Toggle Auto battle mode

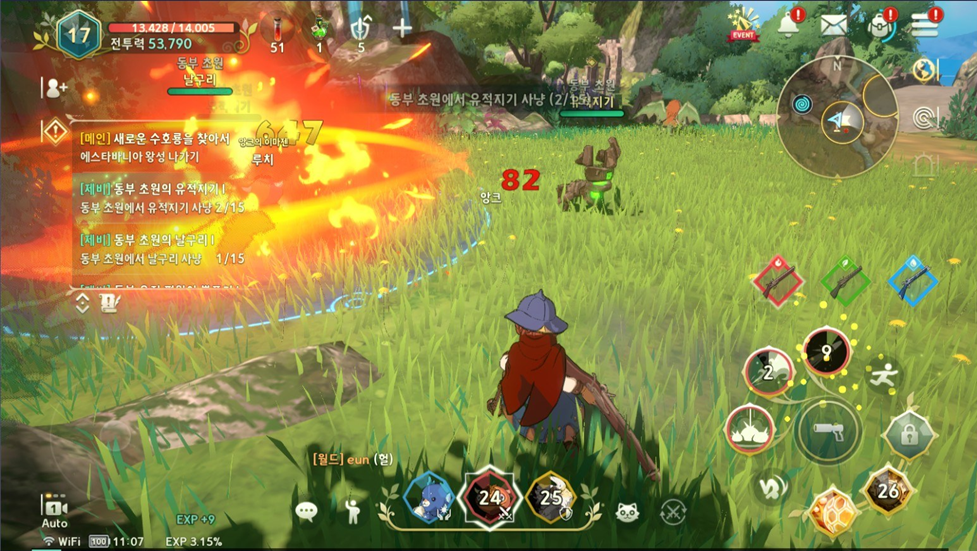click(x=54, y=510)
